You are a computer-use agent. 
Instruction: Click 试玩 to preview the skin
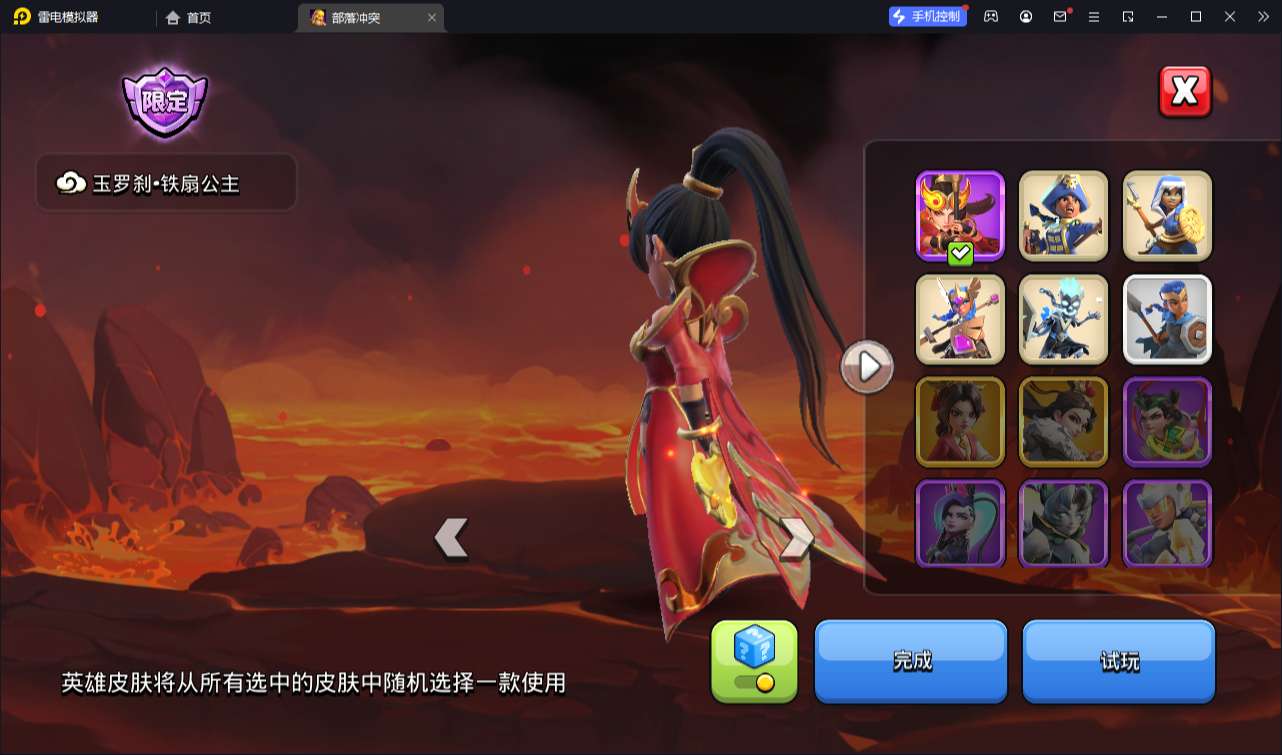point(1118,661)
